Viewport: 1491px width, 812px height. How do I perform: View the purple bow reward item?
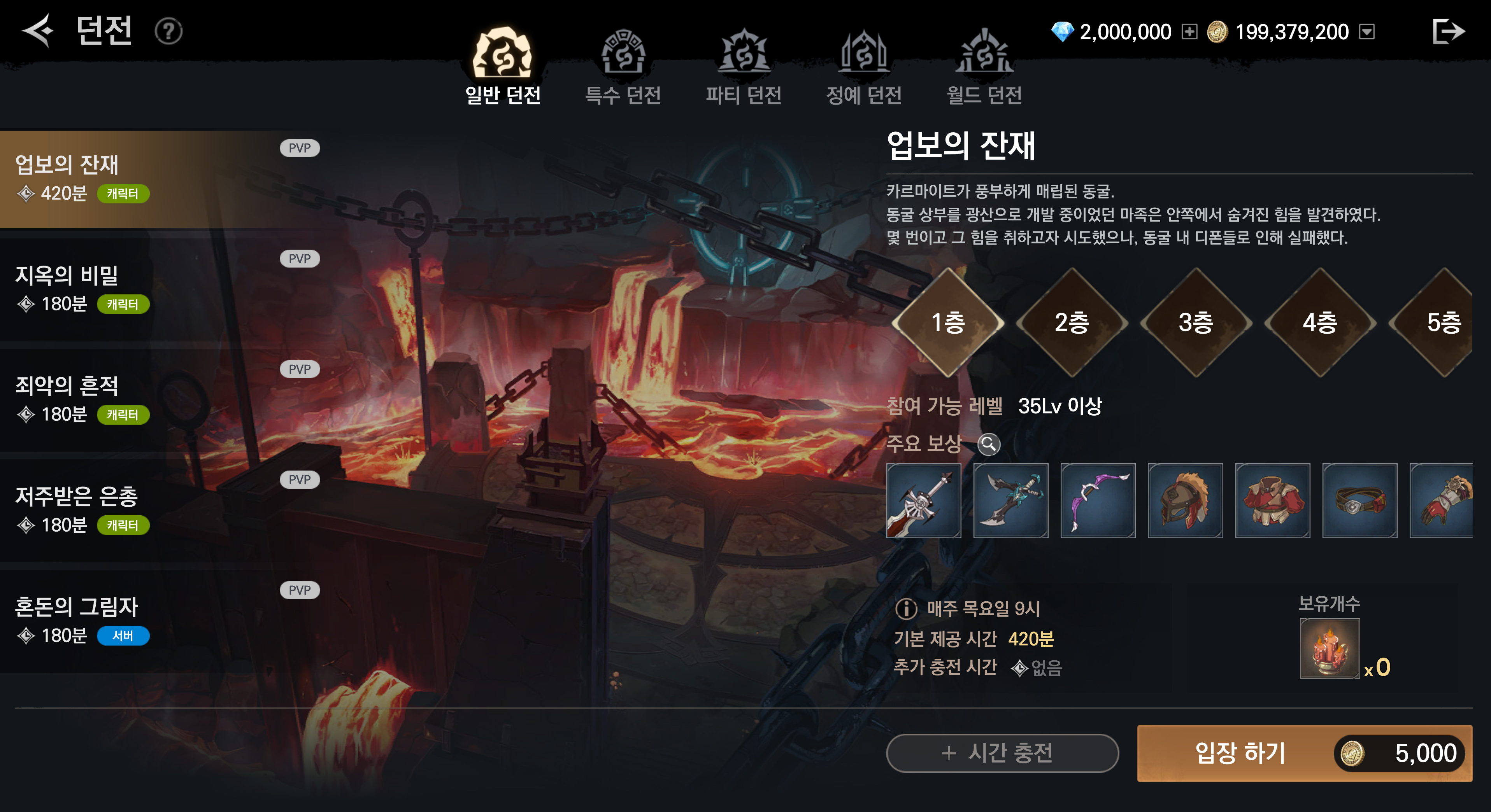1097,500
